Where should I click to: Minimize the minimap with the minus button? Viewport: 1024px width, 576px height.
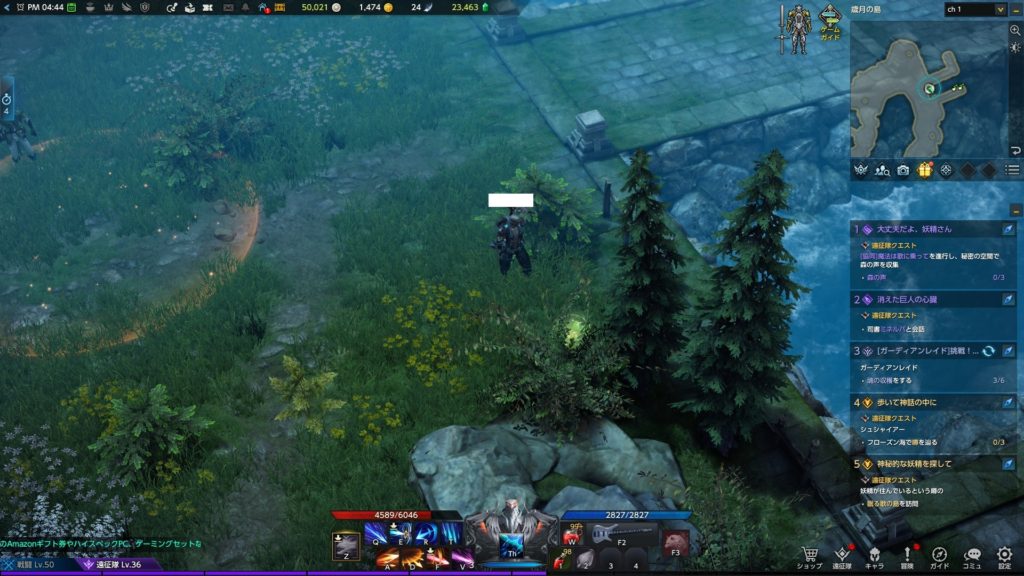coord(1015,9)
